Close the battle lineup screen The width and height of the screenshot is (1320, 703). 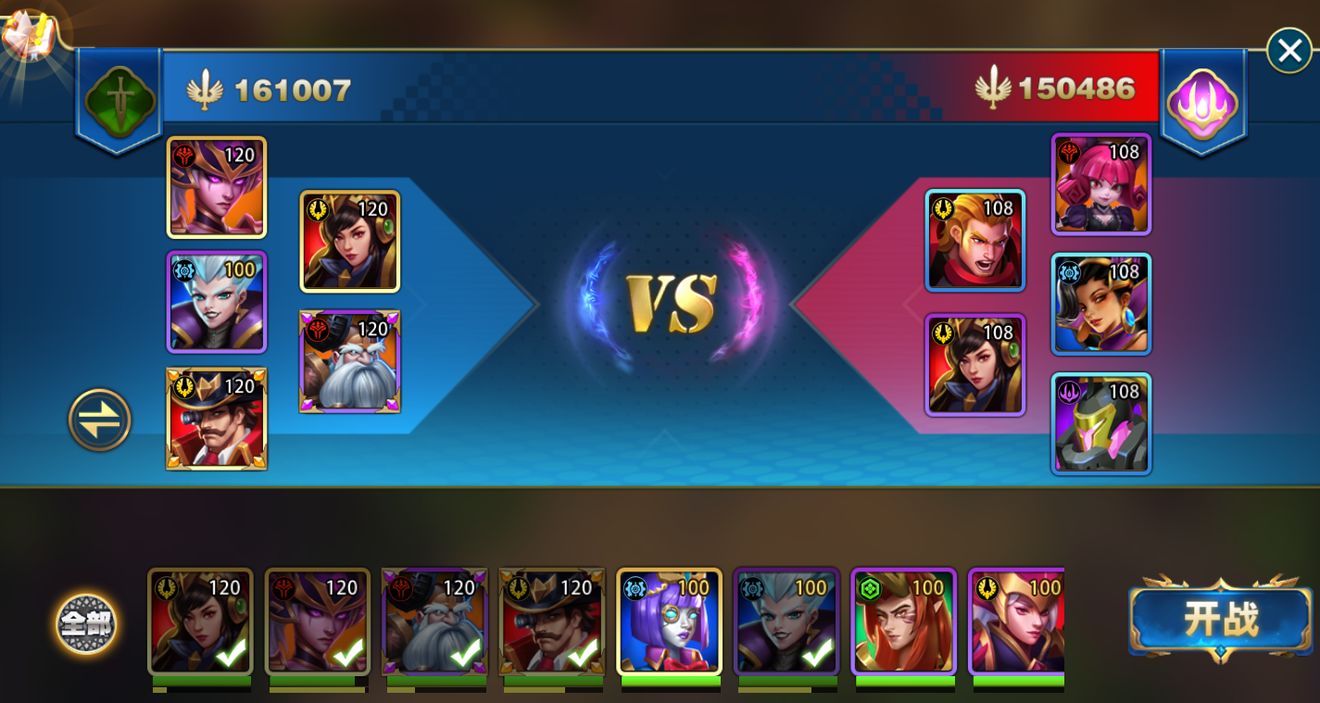tap(1289, 50)
